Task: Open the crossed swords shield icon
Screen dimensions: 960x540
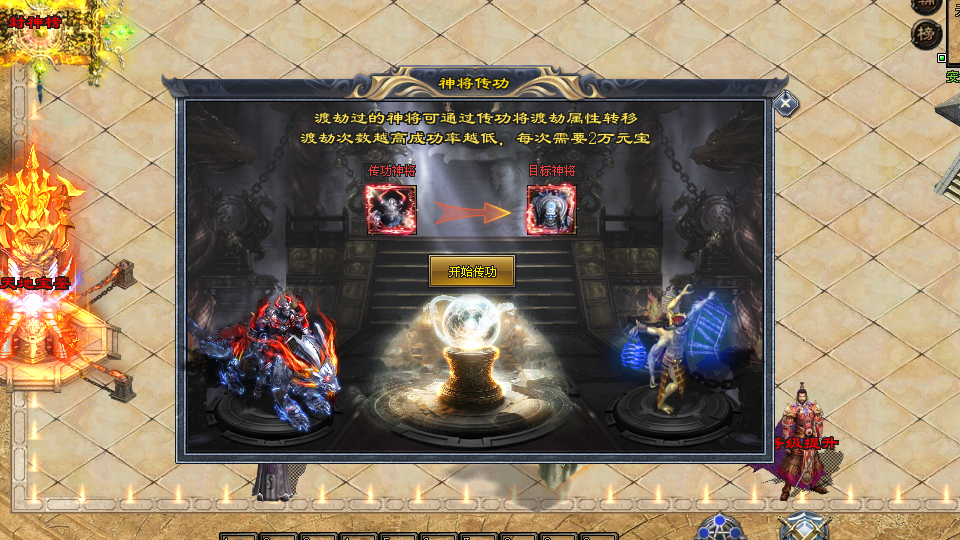Action: click(804, 527)
